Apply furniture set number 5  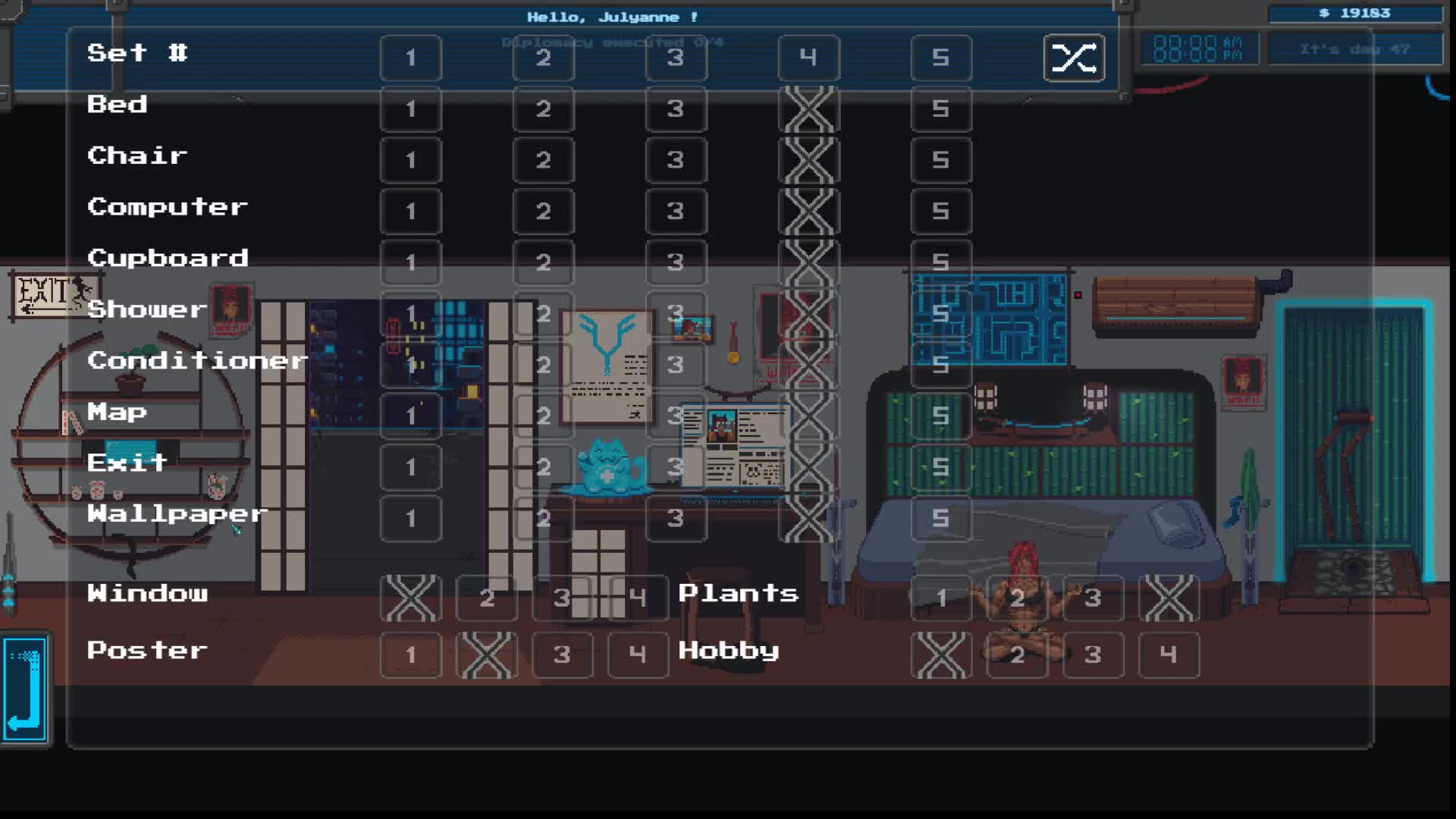click(940, 58)
